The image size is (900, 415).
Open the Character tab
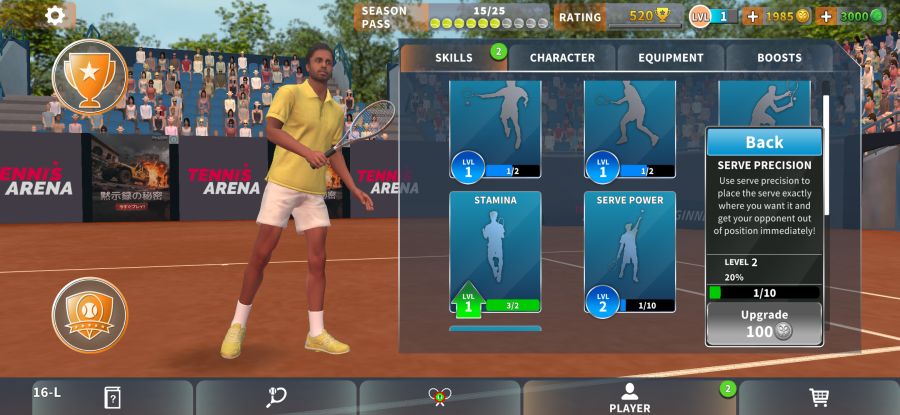coord(562,58)
